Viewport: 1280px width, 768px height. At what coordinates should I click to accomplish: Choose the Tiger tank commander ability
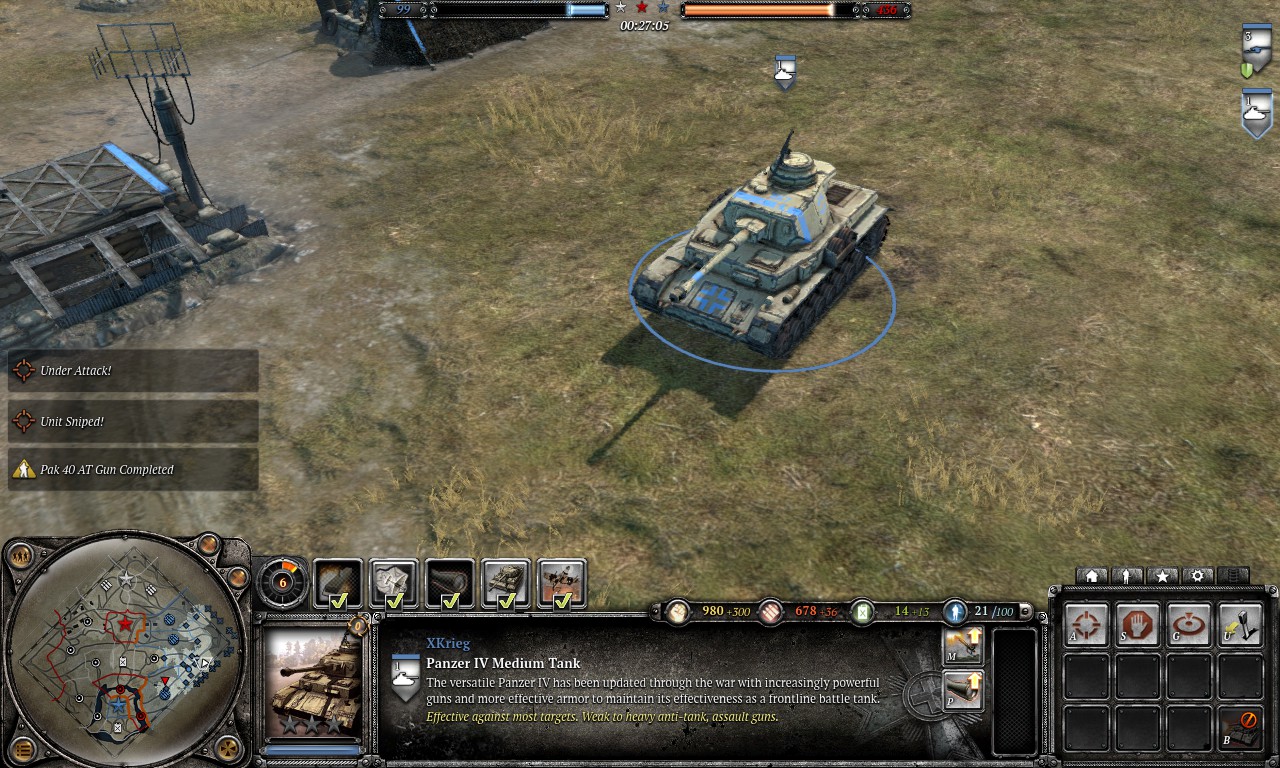click(x=506, y=583)
